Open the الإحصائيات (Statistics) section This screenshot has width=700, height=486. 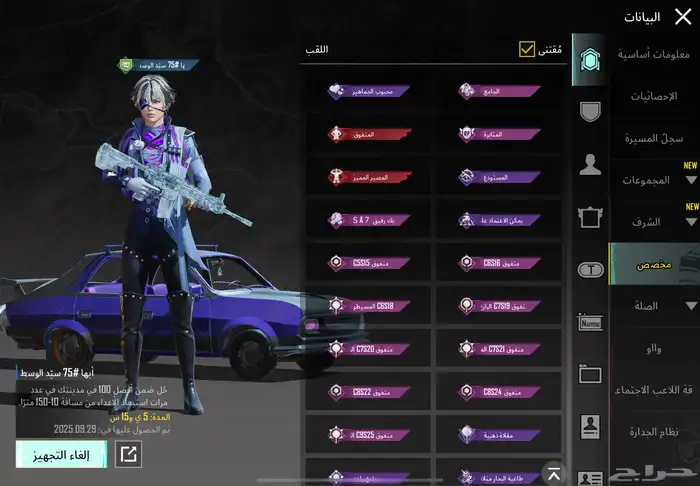coord(657,96)
